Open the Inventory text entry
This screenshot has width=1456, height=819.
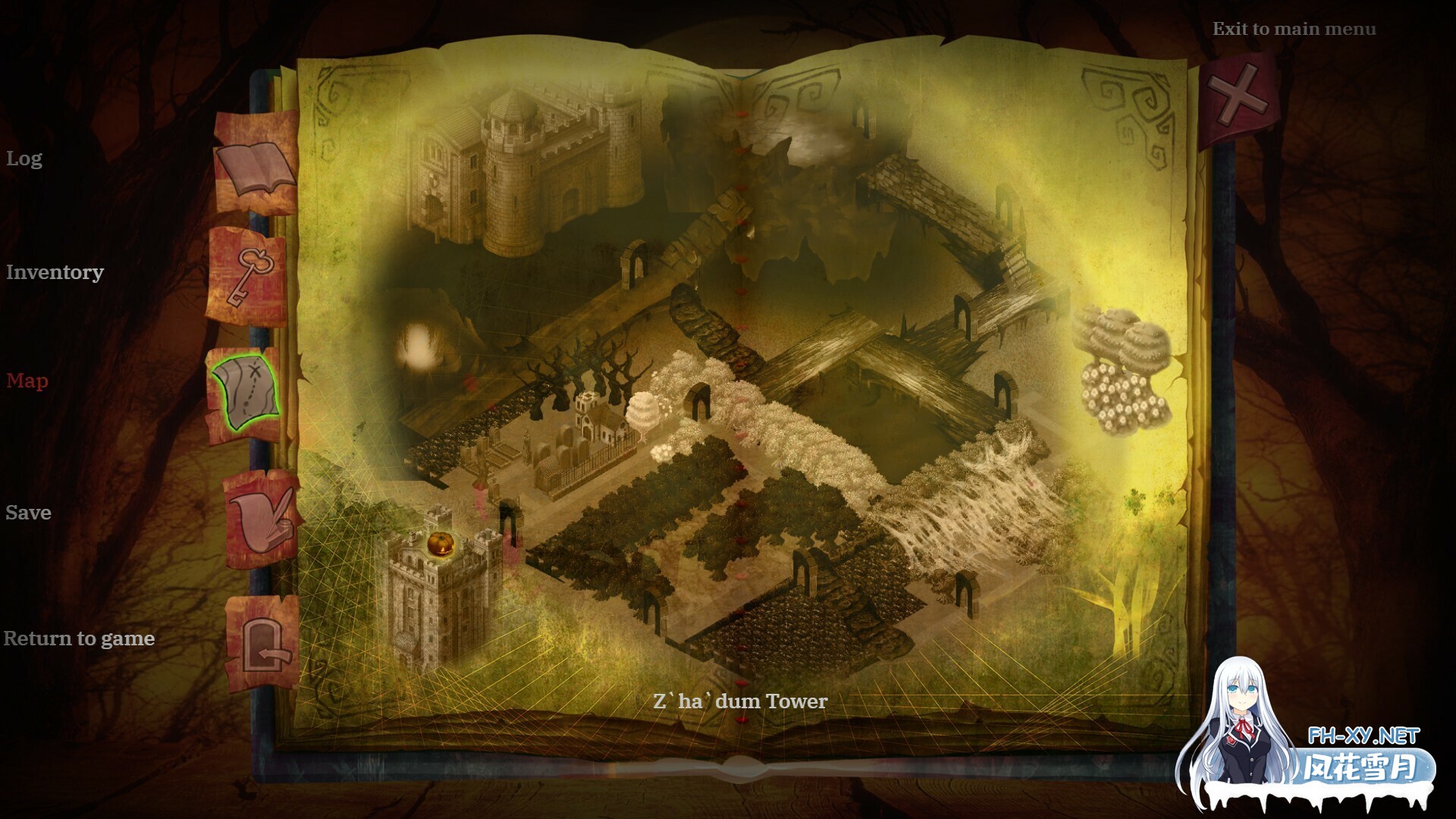point(55,272)
